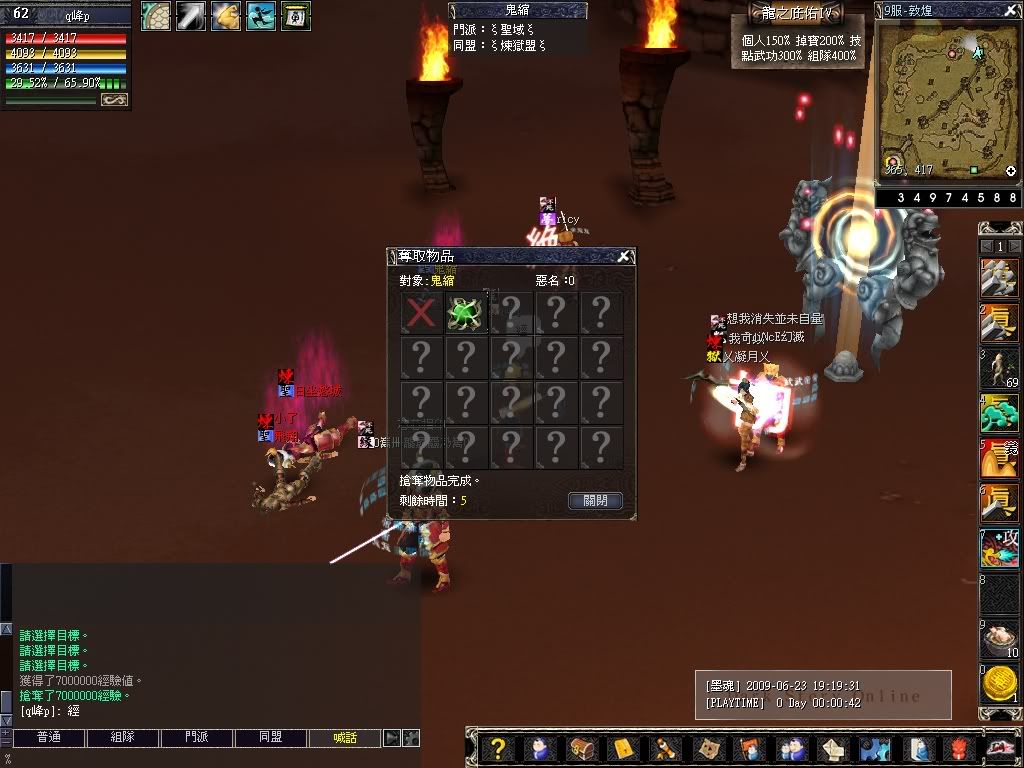Close the 奪取物品 loot window with X
Viewport: 1024px width, 768px height.
623,257
